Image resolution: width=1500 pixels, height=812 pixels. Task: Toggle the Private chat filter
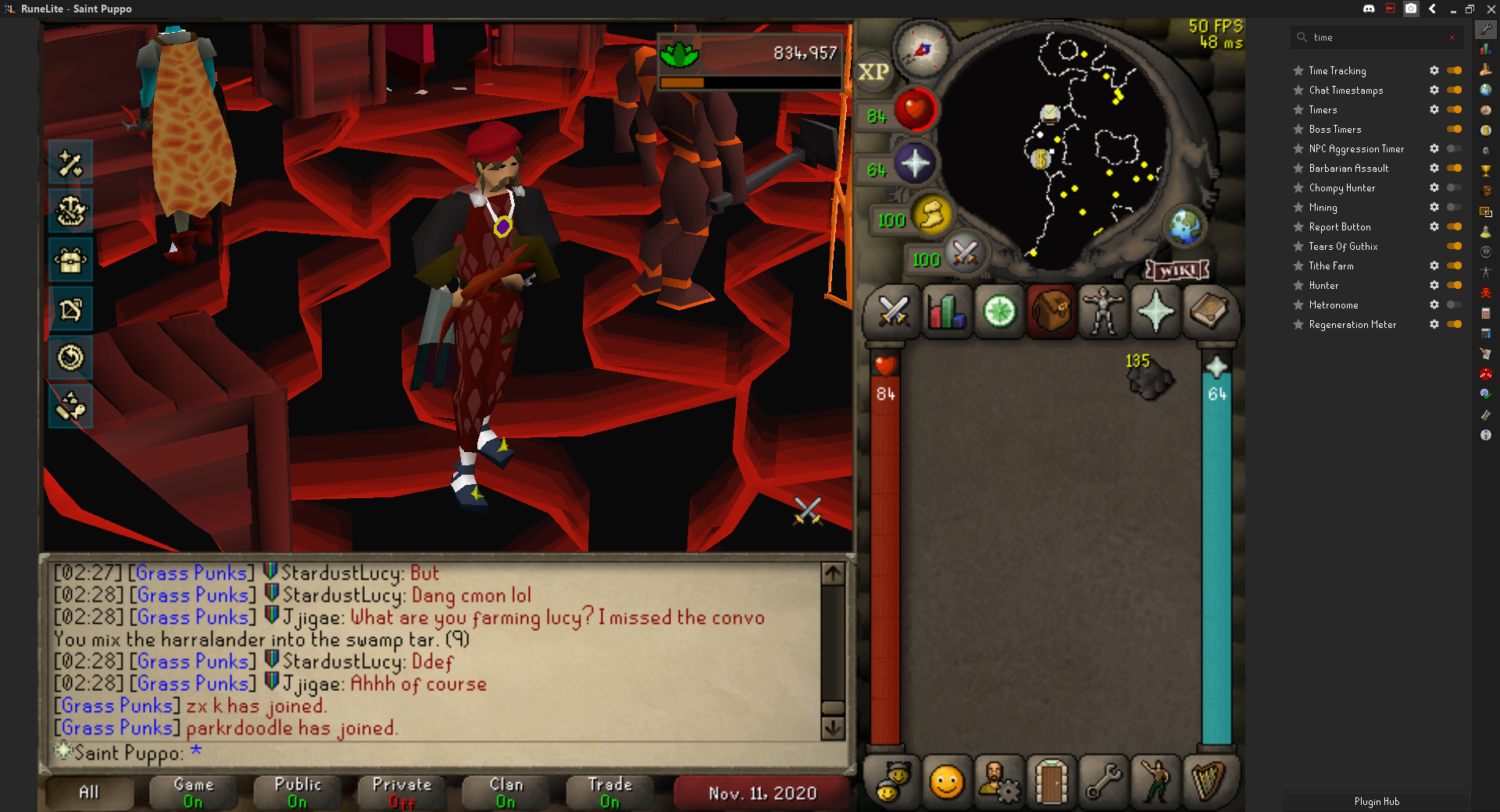point(402,792)
